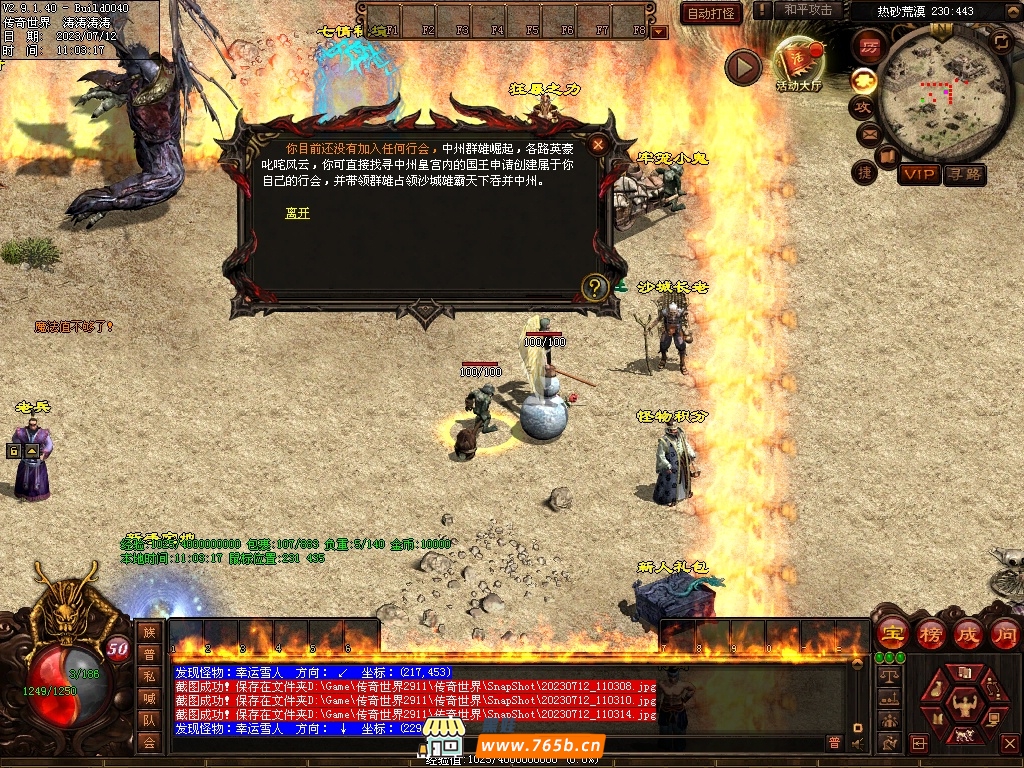Viewport: 1024px width, 768px height.
Task: Switch the 和平攻击 attack mode
Action: point(808,10)
